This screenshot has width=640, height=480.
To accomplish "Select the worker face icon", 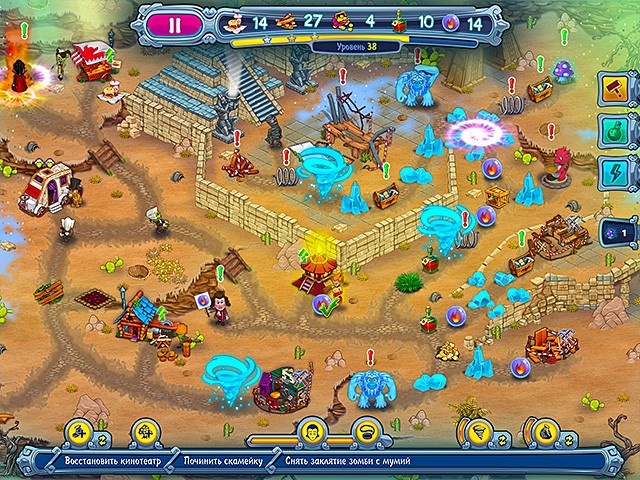I will [312, 432].
